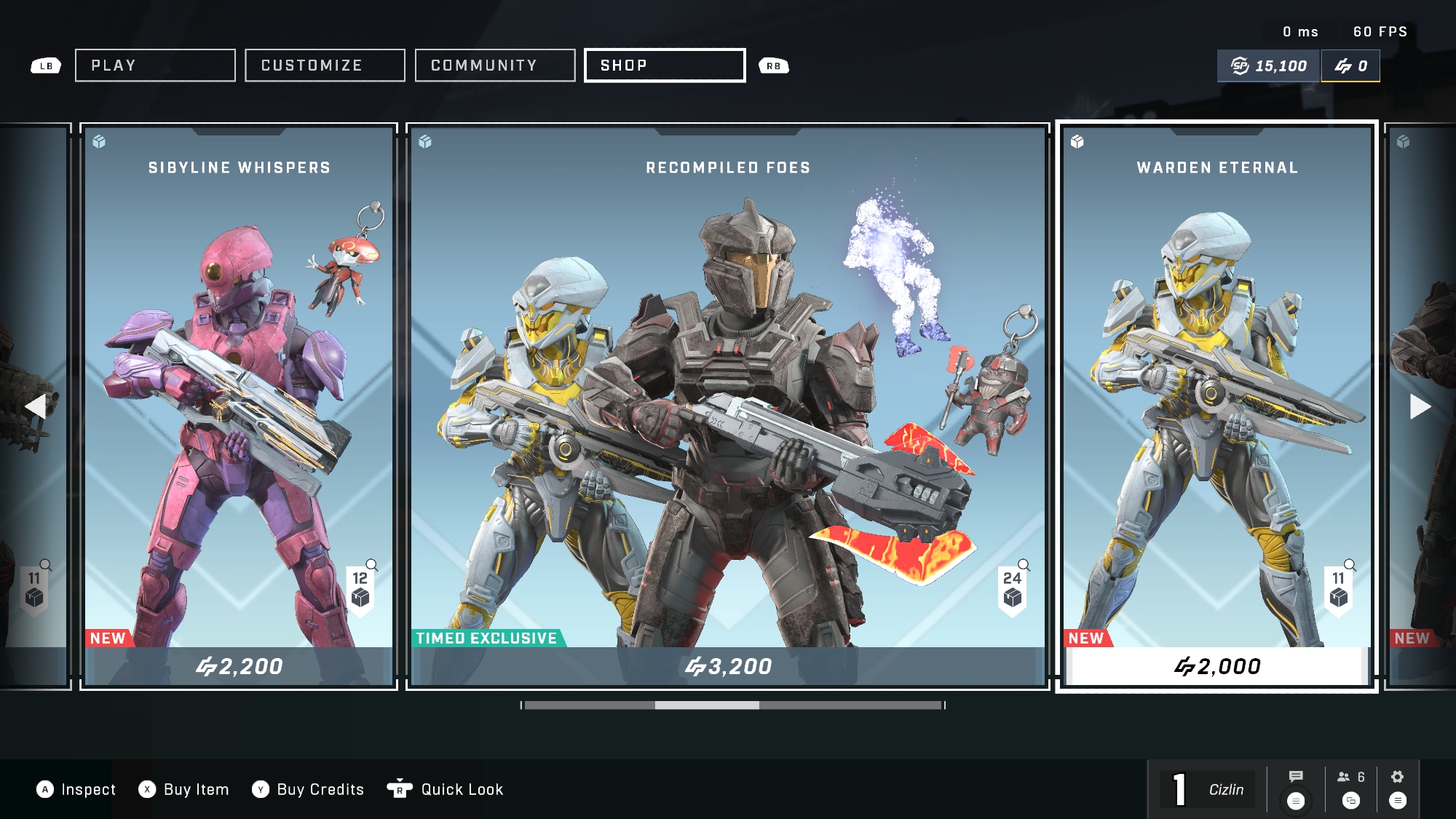Open the credits balance to buy credits
The width and height of the screenshot is (1456, 819).
(1350, 66)
